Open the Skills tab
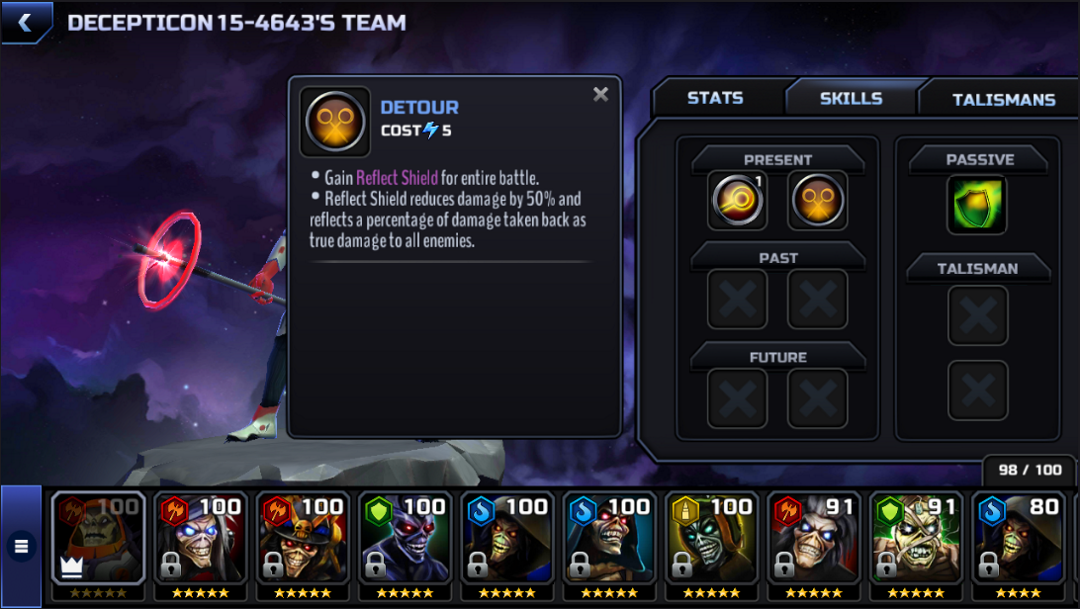This screenshot has height=609, width=1080. tap(851, 98)
